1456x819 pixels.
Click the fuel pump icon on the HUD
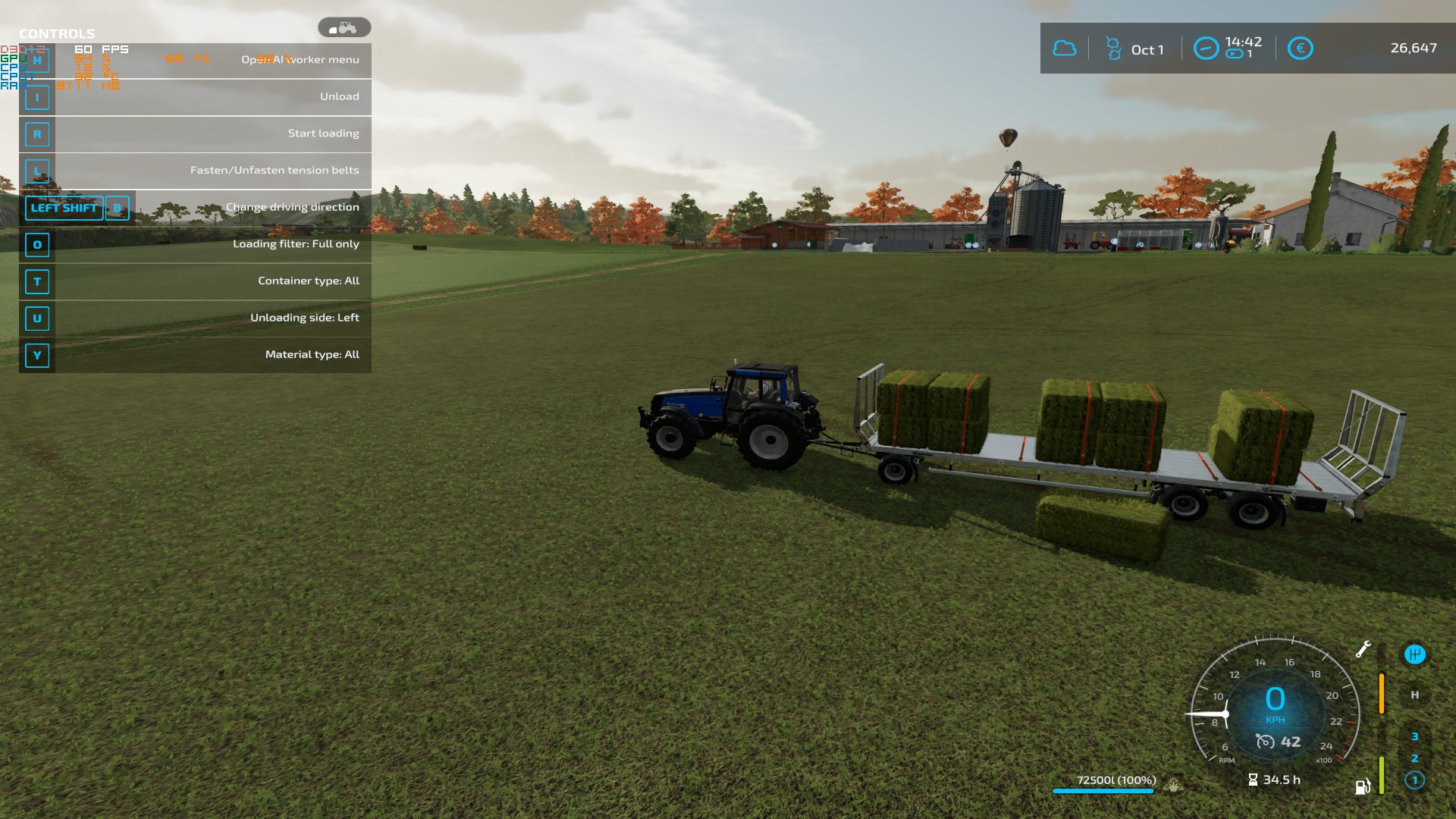tap(1362, 786)
